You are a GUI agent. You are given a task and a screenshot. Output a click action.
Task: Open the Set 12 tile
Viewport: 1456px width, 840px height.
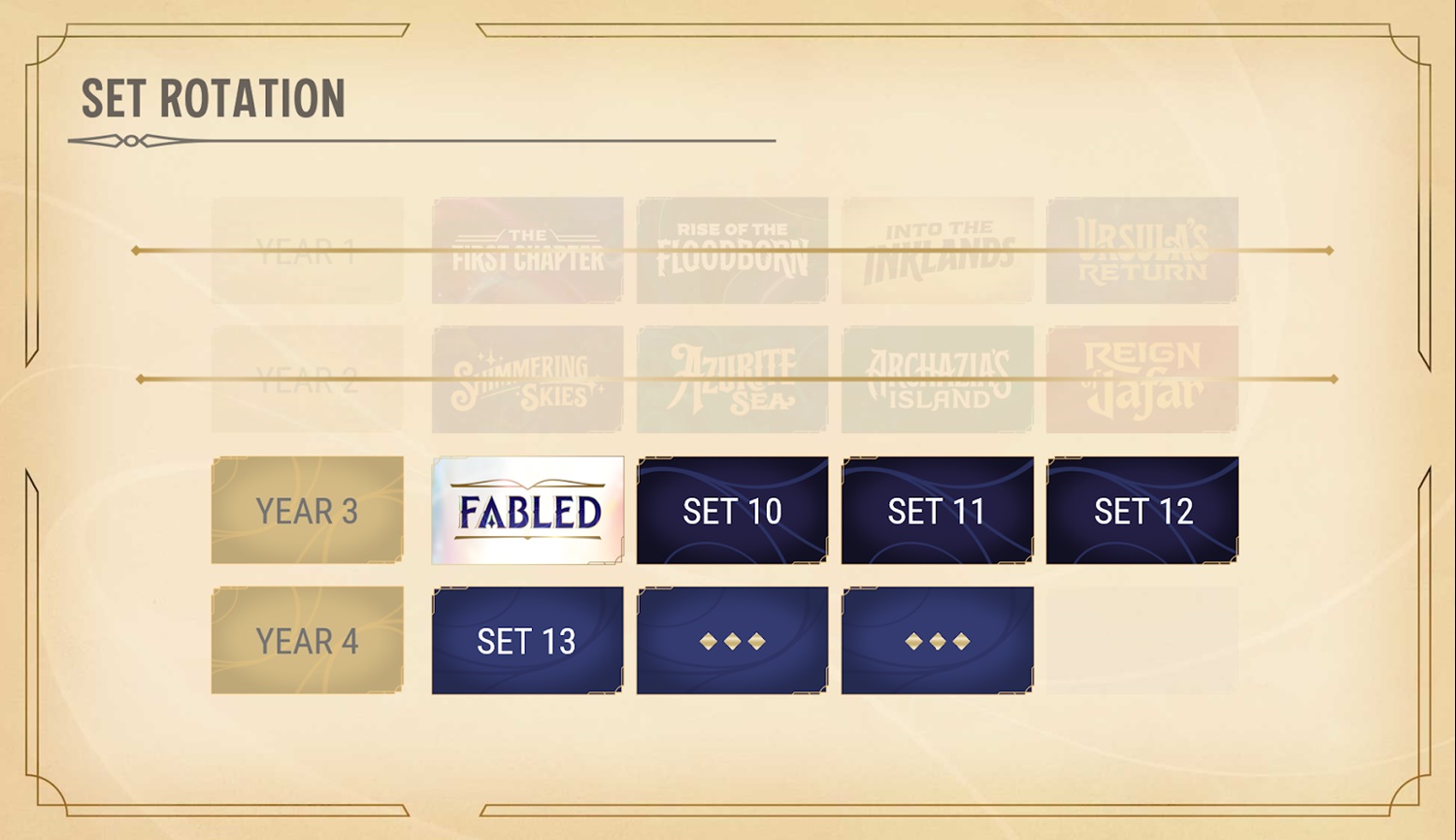pos(1142,511)
